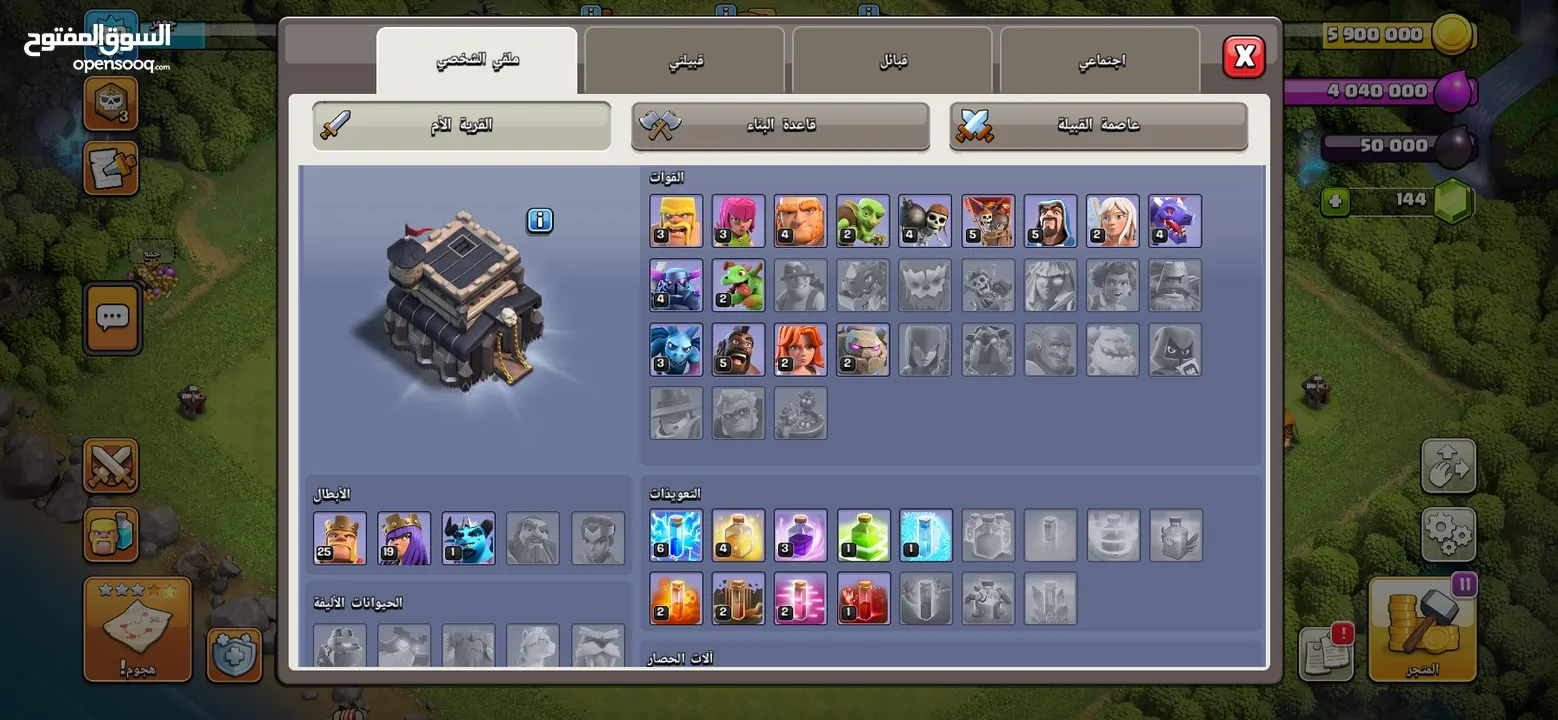Select the Barbarian troop icon
The image size is (1558, 720).
tap(676, 220)
